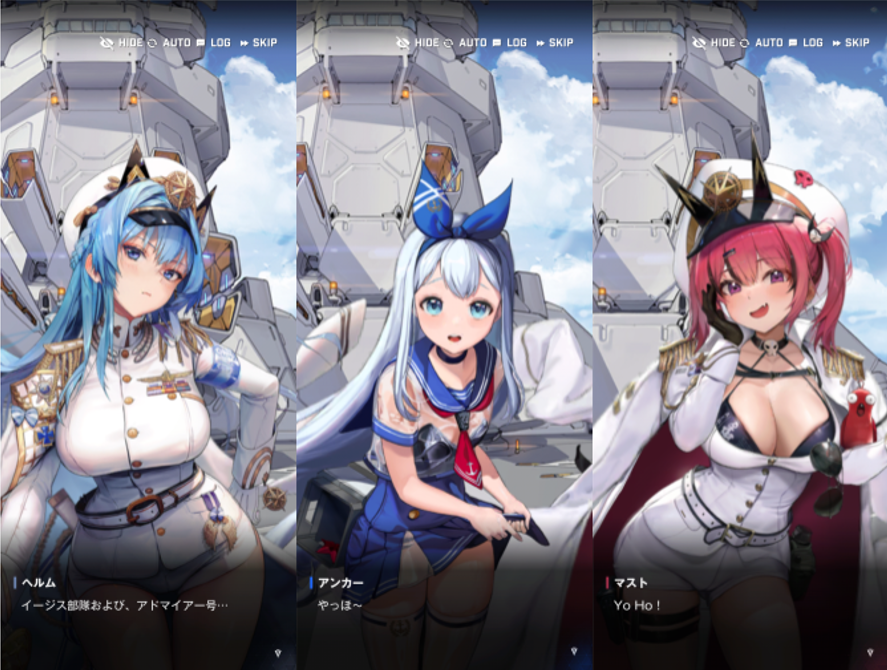Click HIDE in red-haired Mast's panel

[716, 42]
